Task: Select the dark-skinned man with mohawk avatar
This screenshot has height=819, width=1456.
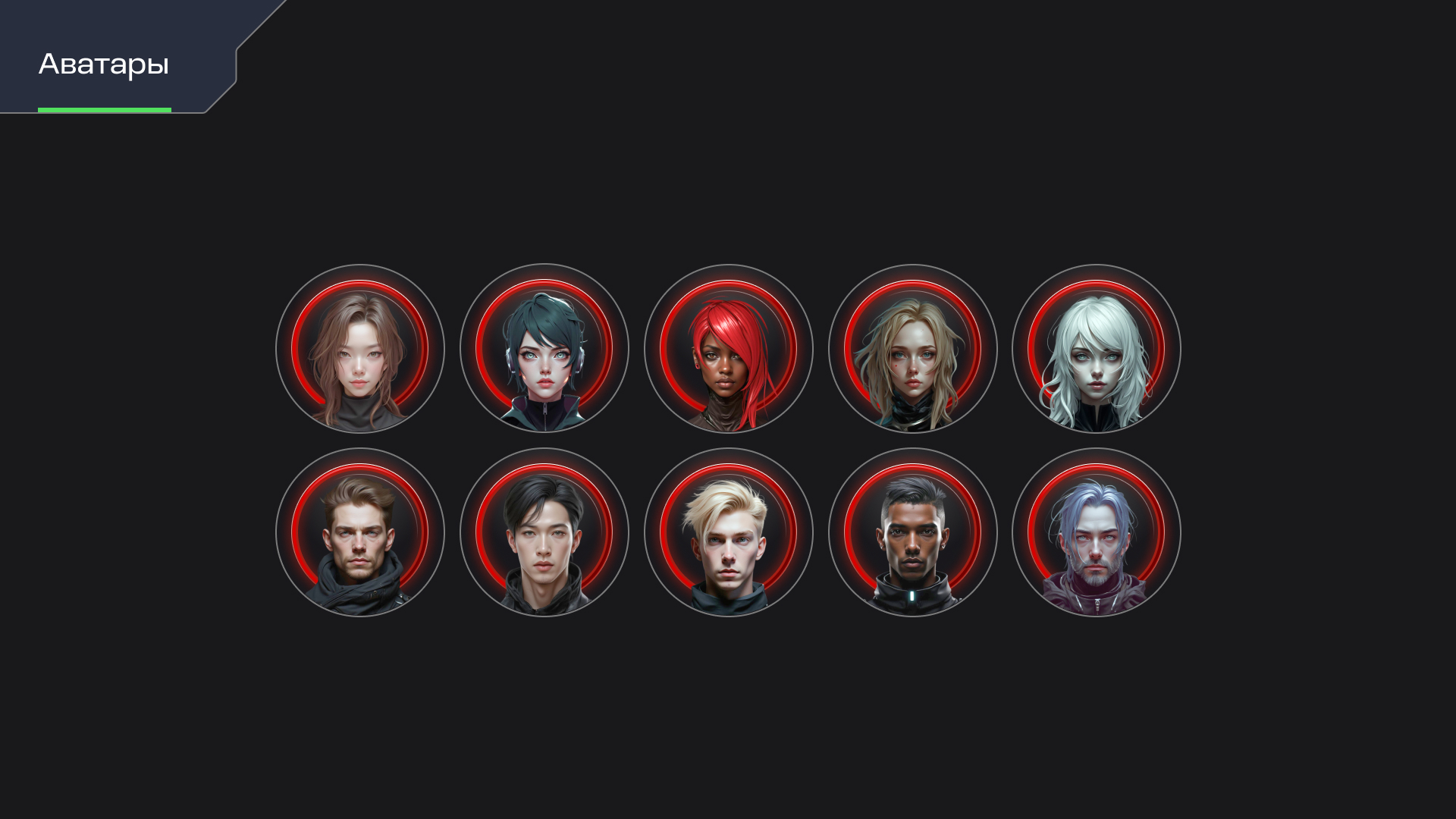Action: point(913,532)
